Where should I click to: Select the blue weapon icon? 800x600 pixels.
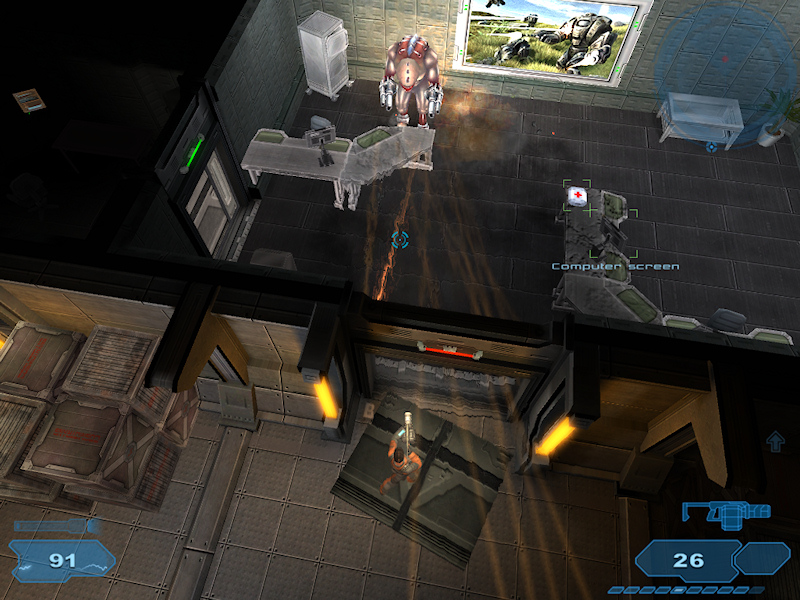[726, 512]
